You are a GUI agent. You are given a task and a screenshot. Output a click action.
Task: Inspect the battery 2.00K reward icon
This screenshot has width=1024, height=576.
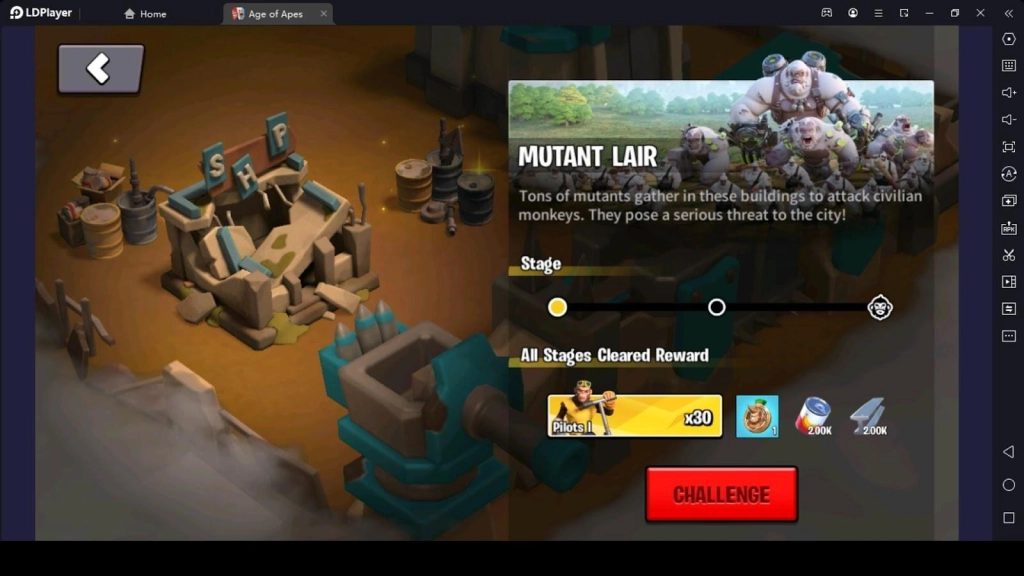pos(814,416)
